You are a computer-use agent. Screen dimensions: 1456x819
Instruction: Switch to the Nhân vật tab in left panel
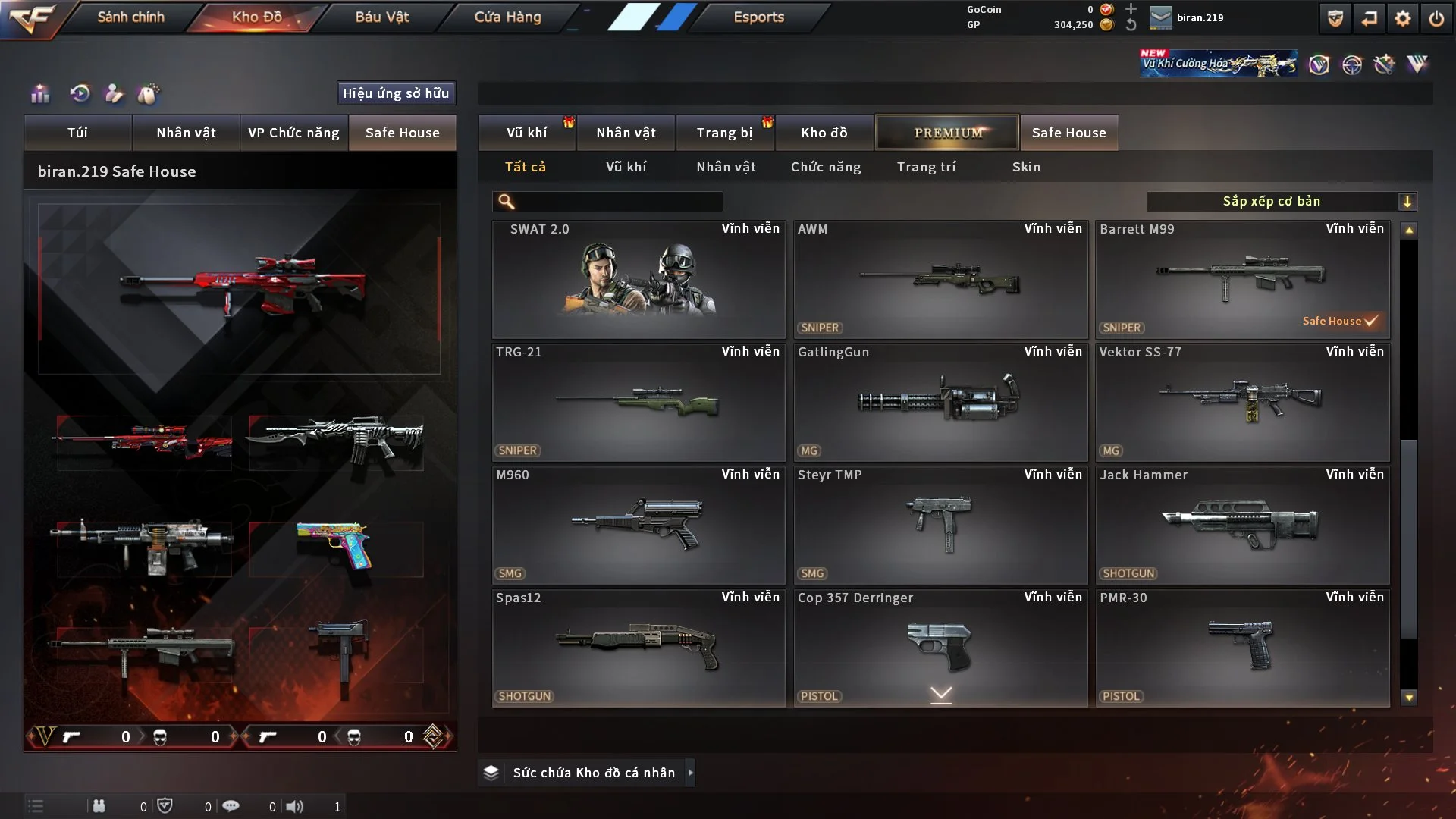coord(186,133)
